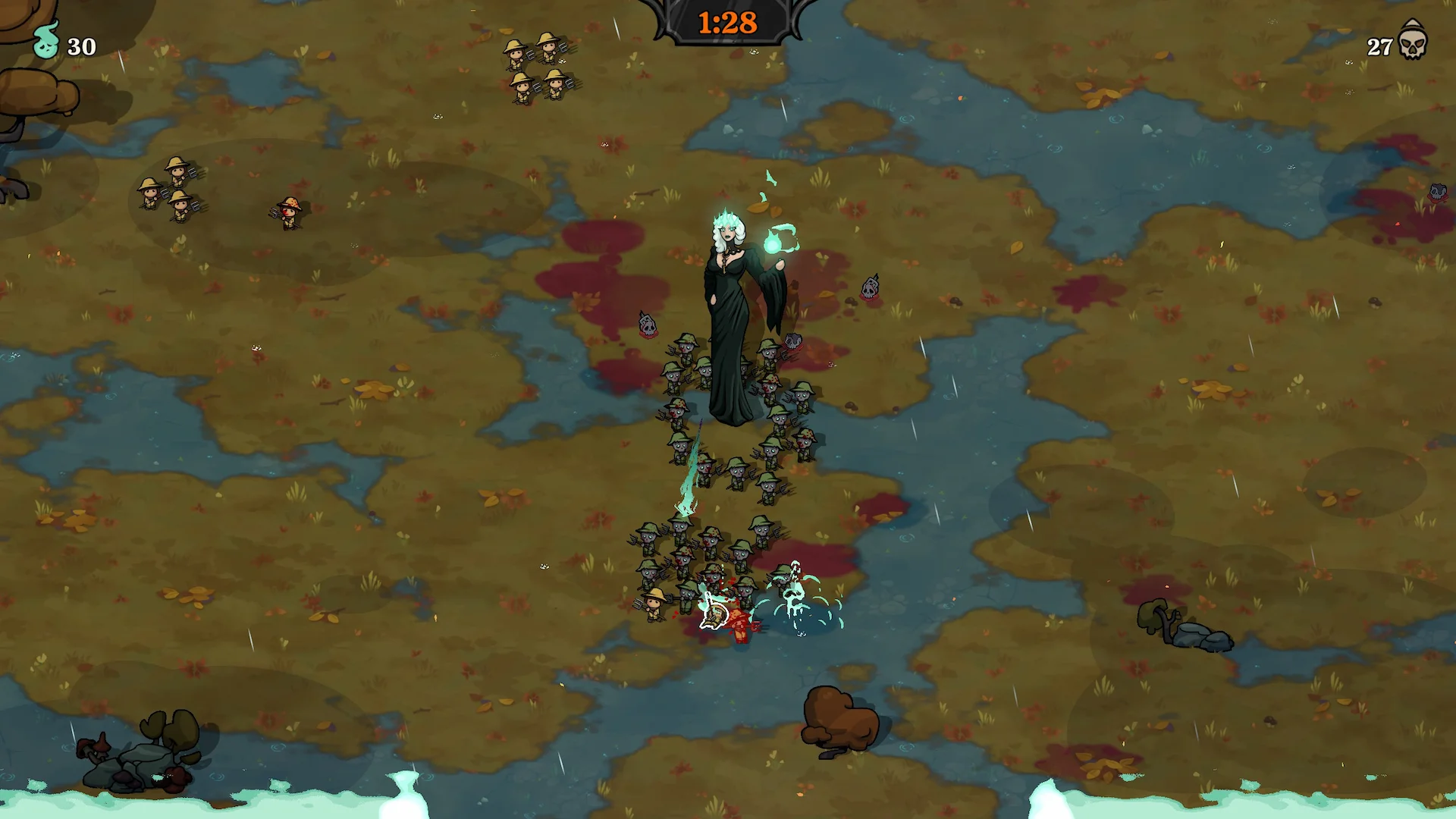Viewport: 1456px width, 819px height.
Task: Click the green spell trail below the witch
Action: point(690,470)
